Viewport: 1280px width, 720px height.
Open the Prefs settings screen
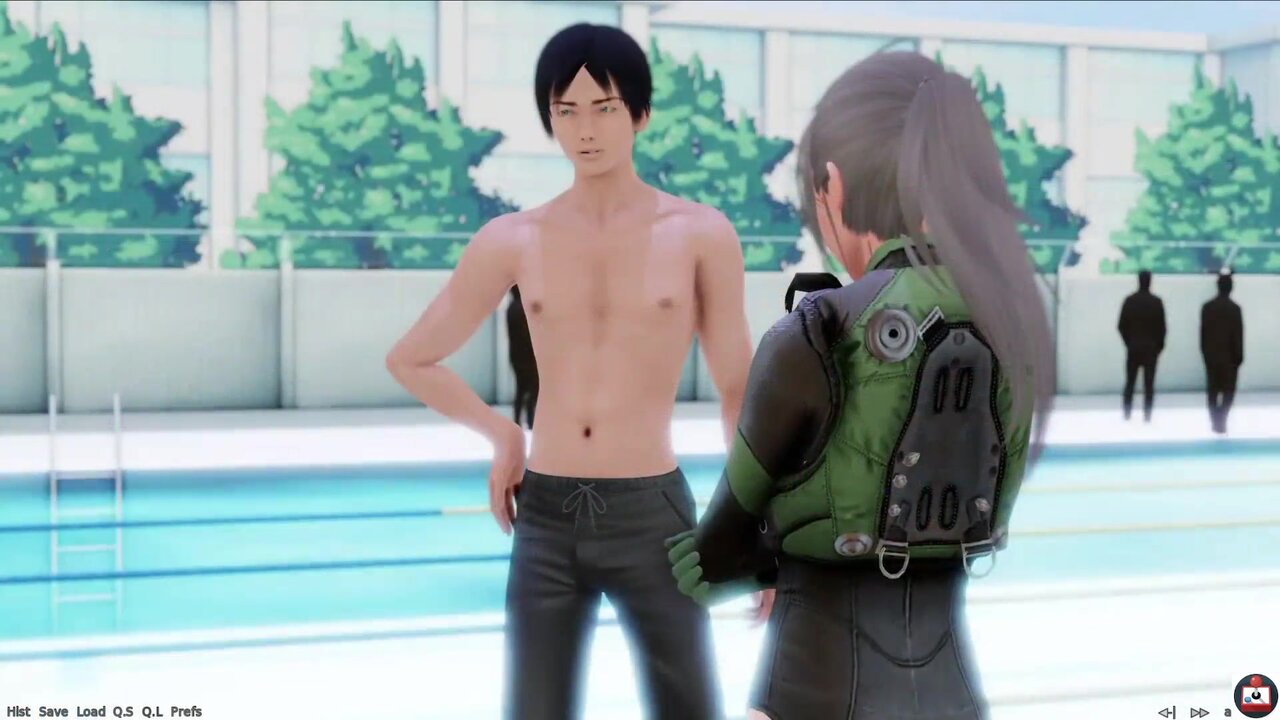click(x=186, y=712)
